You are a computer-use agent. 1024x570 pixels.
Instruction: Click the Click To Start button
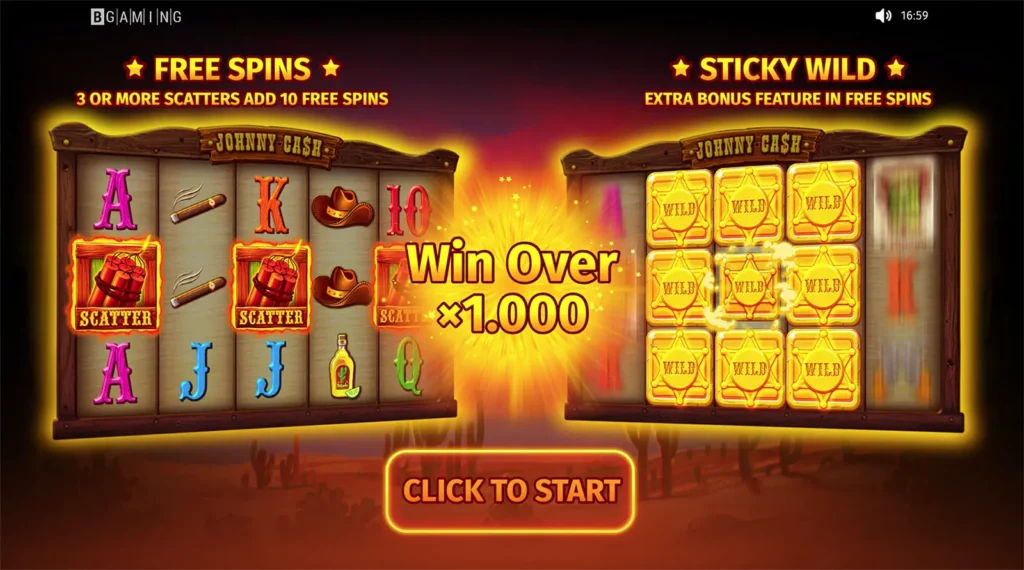coord(511,491)
